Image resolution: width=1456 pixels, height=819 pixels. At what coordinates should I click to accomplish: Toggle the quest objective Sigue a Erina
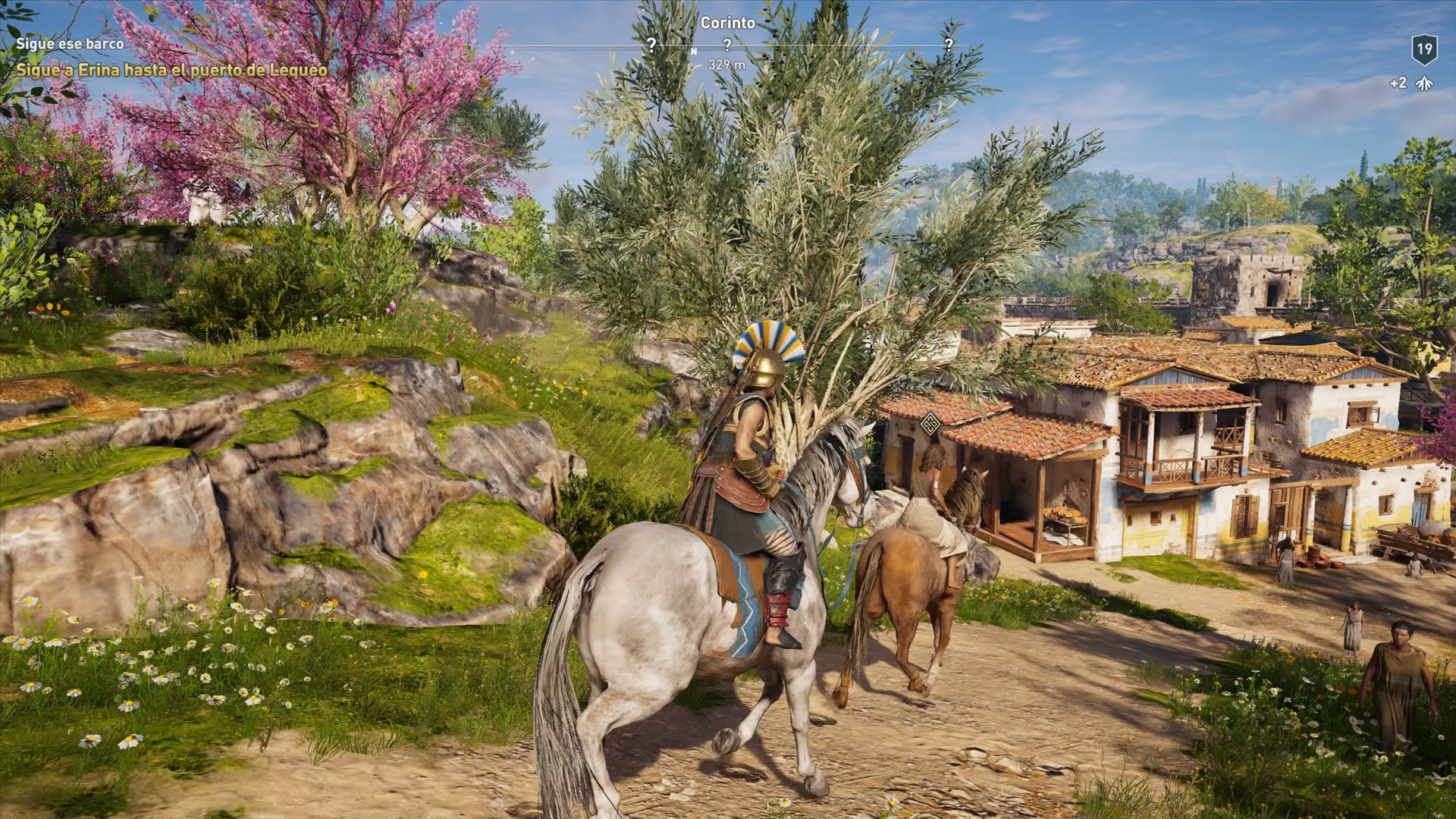[x=170, y=70]
